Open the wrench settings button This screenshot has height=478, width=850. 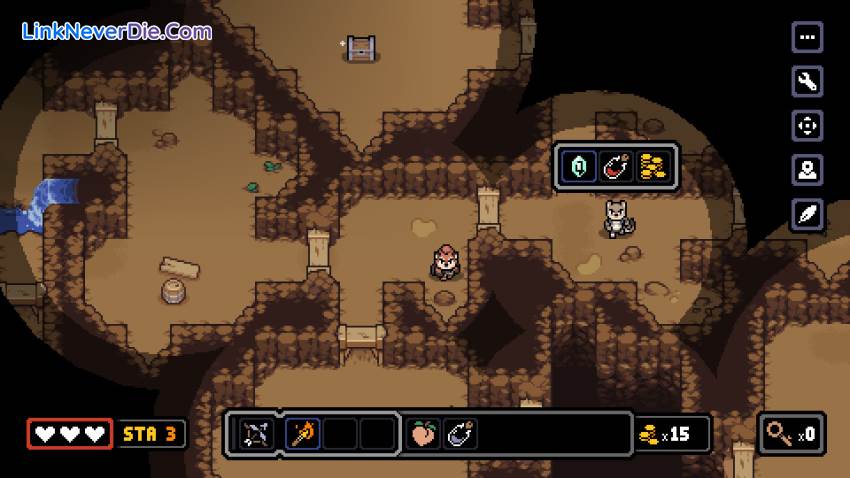pyautogui.click(x=807, y=81)
